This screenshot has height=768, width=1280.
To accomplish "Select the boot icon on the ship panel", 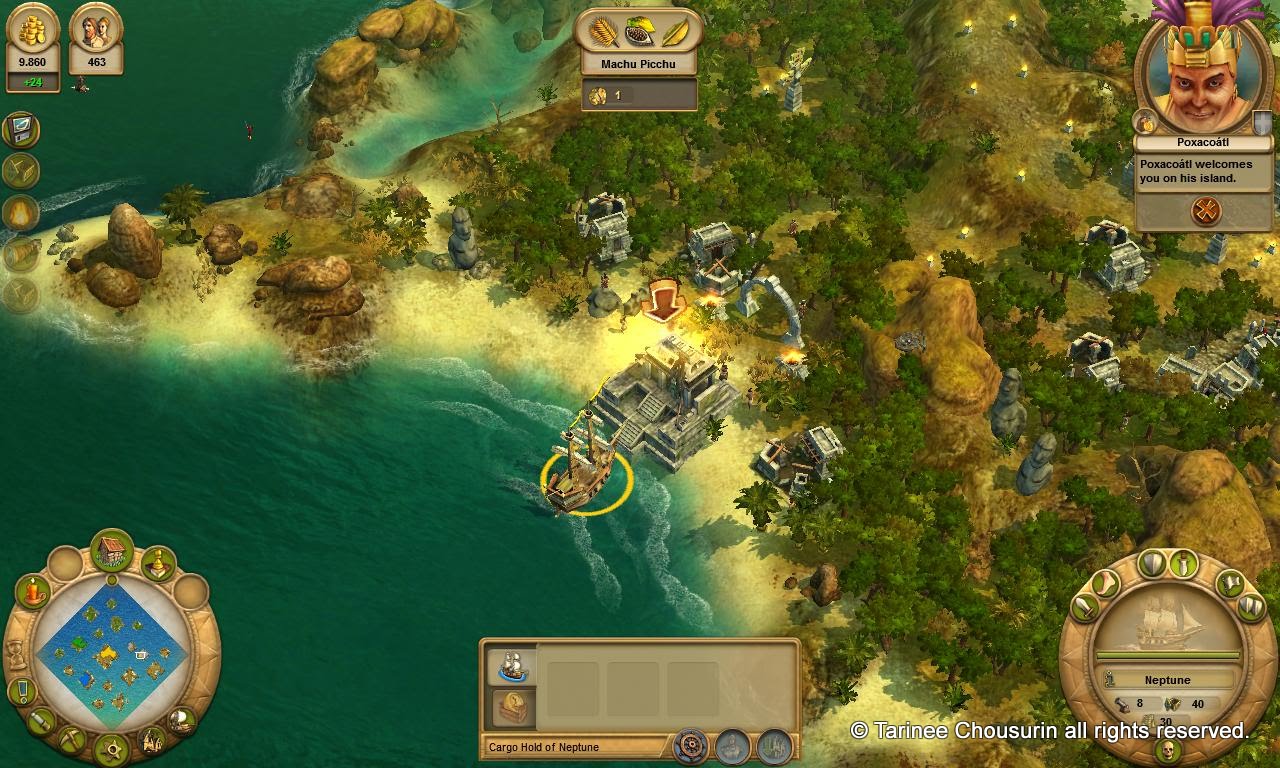I will coord(1105,585).
